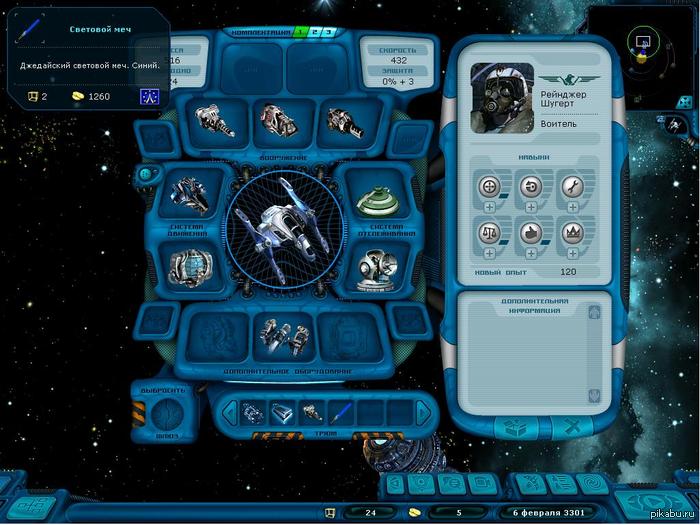Upgrade the trade scales skill
The height and width of the screenshot is (525, 700).
coord(490,254)
